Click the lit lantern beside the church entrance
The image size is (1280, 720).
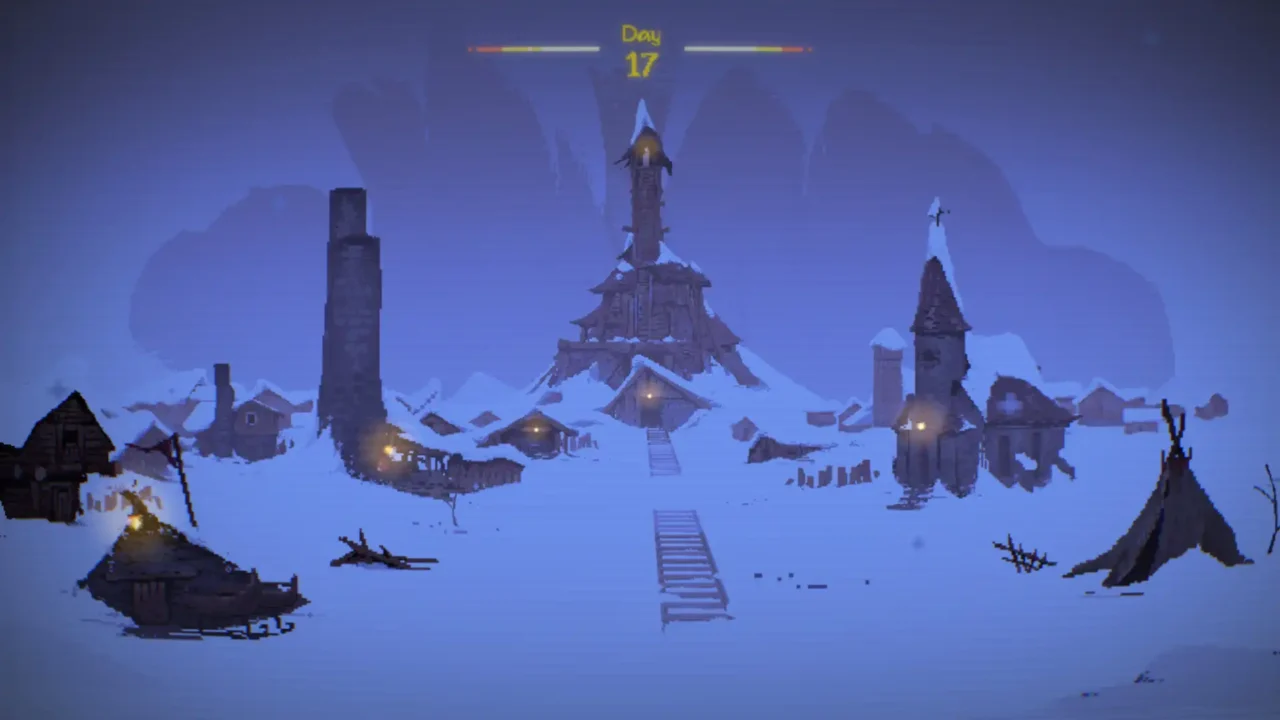pos(921,426)
